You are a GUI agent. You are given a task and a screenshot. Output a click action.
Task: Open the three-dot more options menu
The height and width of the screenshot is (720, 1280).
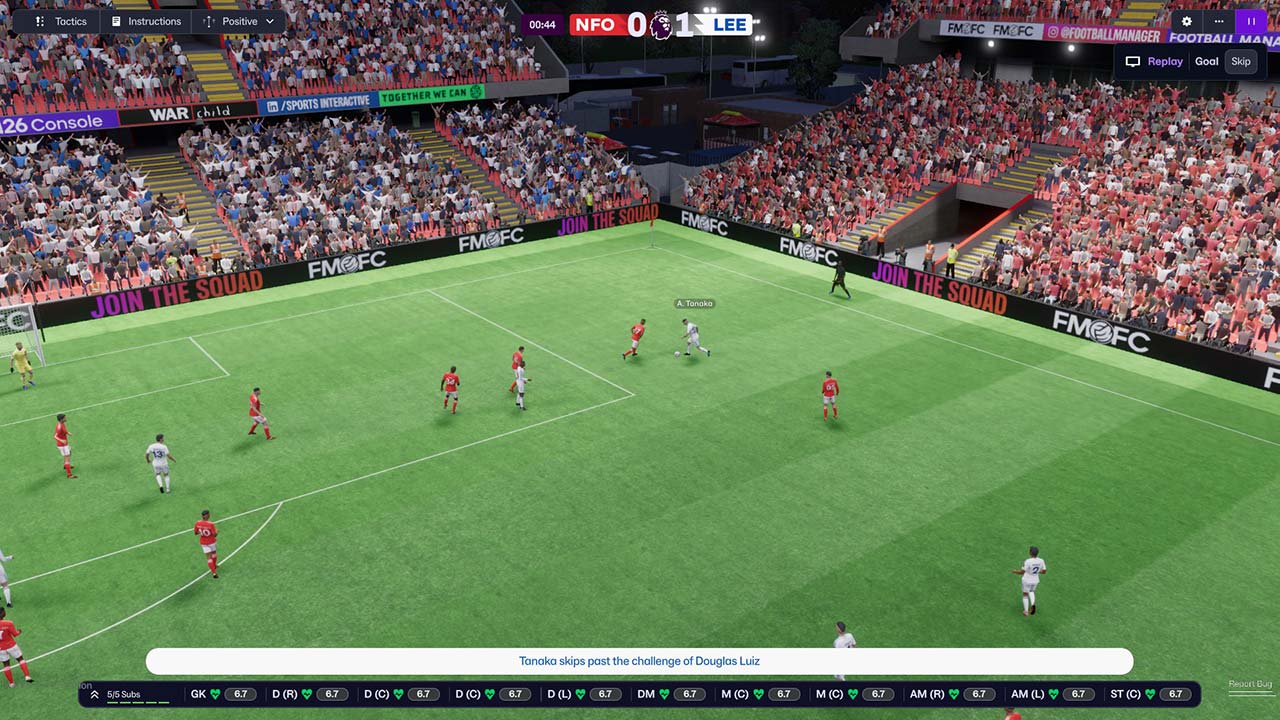pos(1219,21)
